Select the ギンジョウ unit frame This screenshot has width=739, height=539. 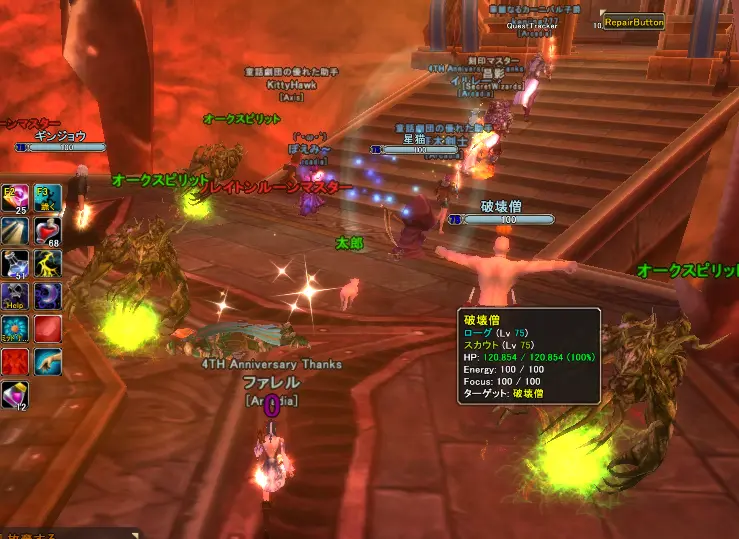coord(60,135)
